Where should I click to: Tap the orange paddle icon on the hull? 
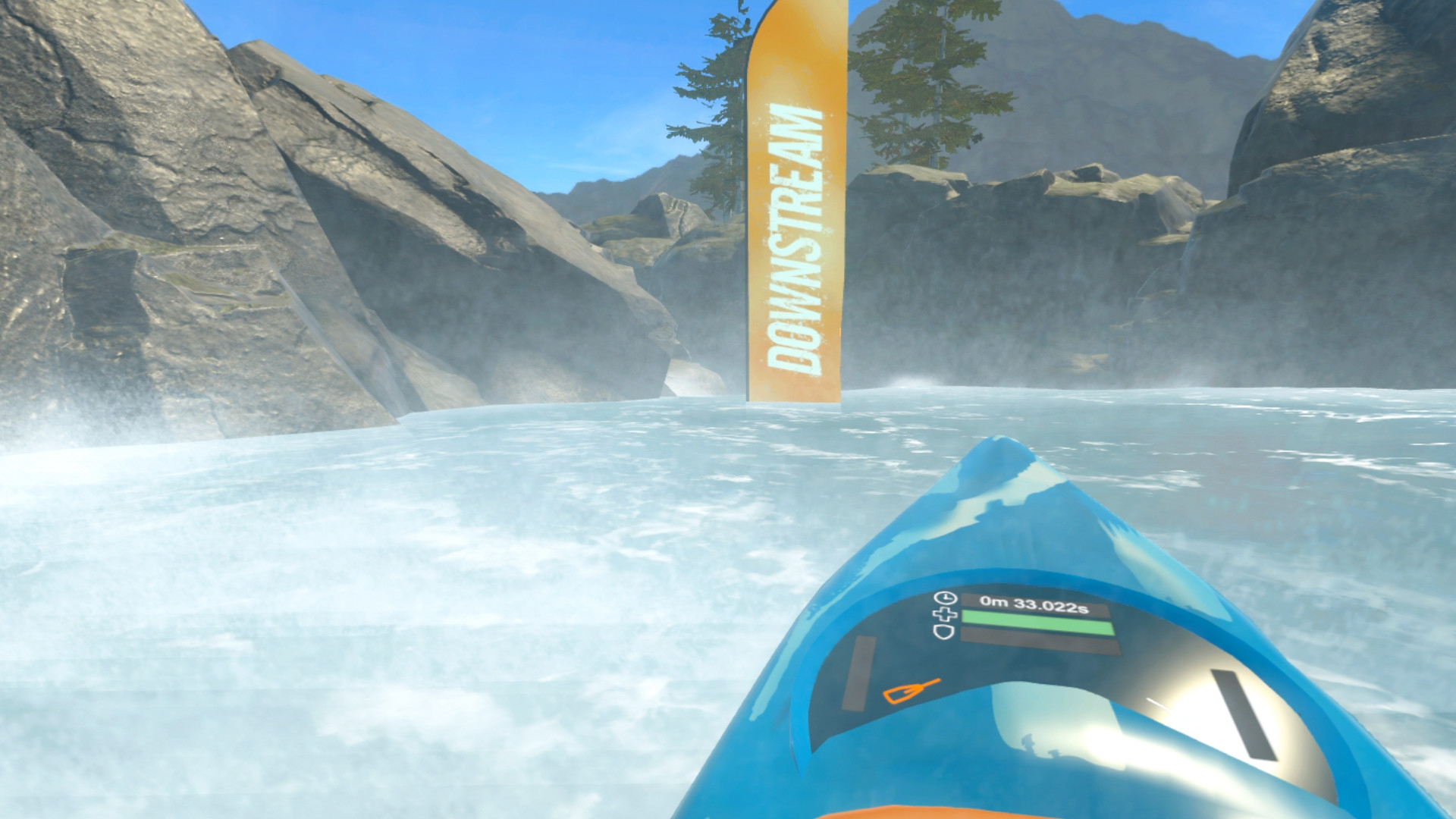click(x=912, y=692)
